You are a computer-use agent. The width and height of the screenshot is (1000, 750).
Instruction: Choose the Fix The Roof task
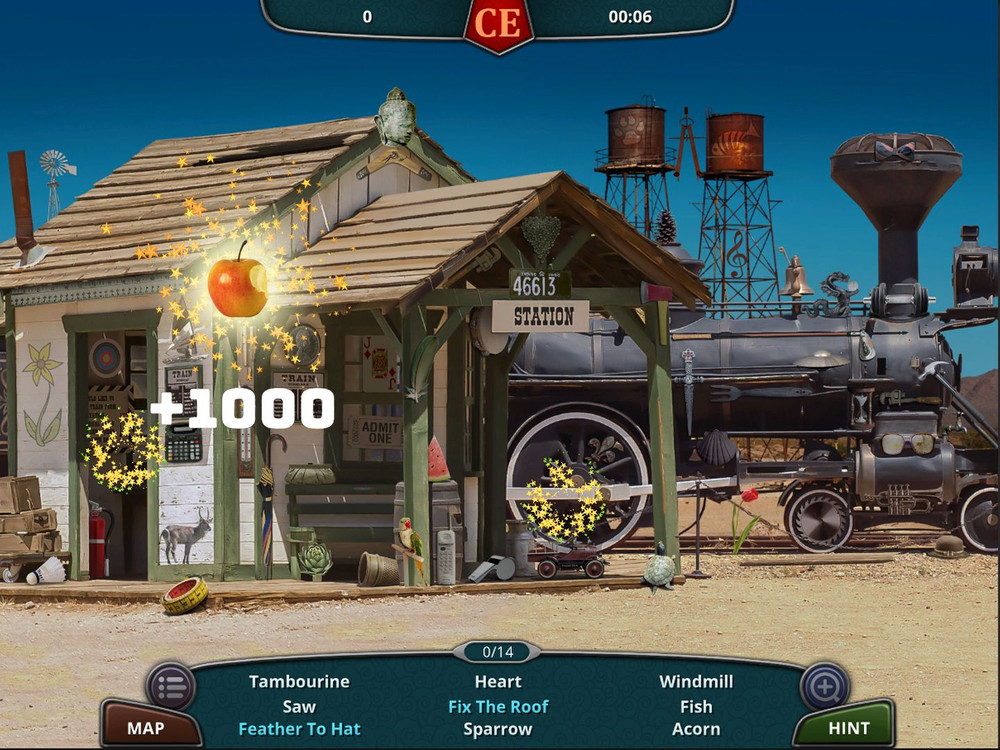pyautogui.click(x=498, y=706)
